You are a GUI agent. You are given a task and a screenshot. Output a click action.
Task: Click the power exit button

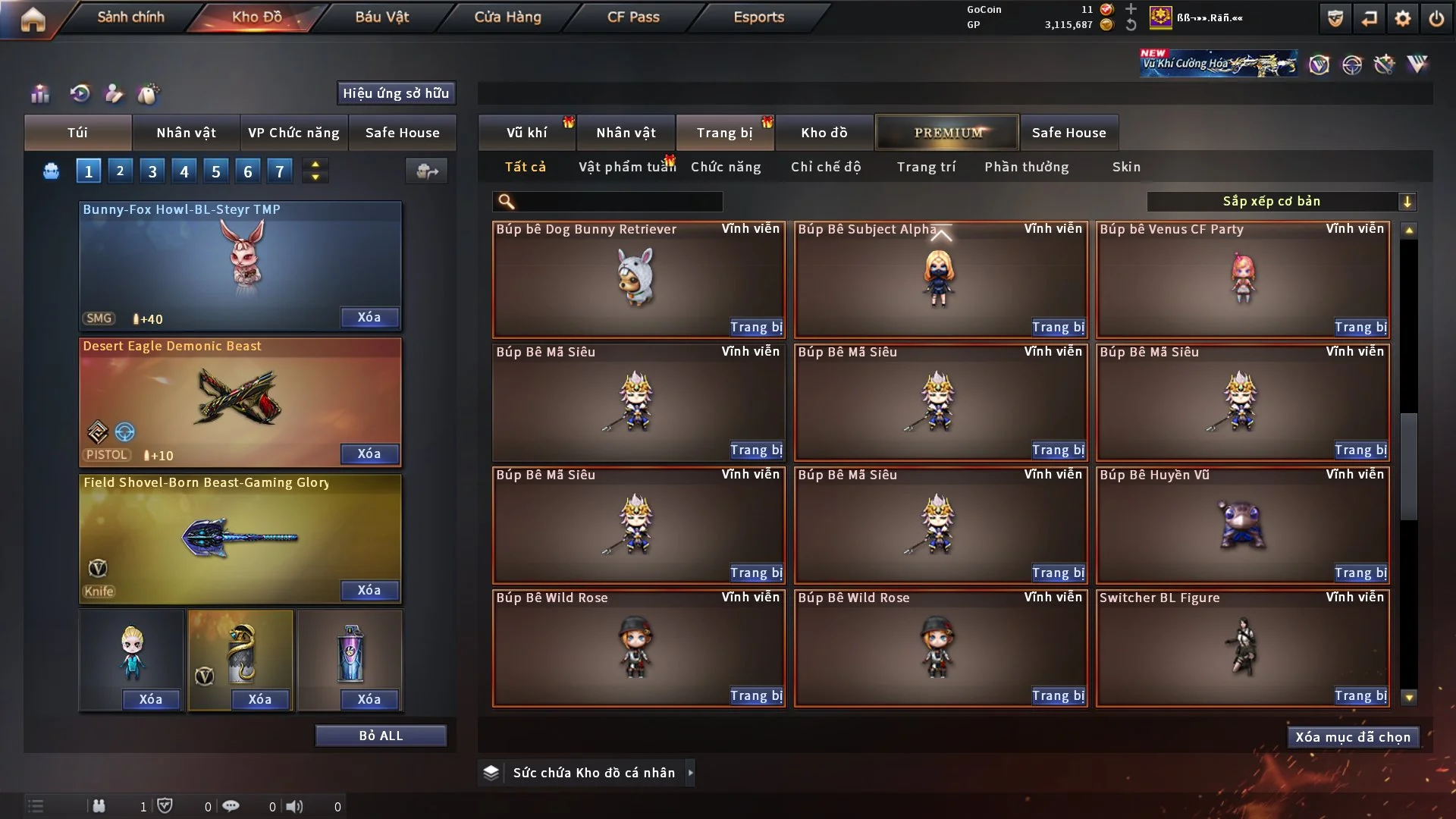tap(1436, 19)
